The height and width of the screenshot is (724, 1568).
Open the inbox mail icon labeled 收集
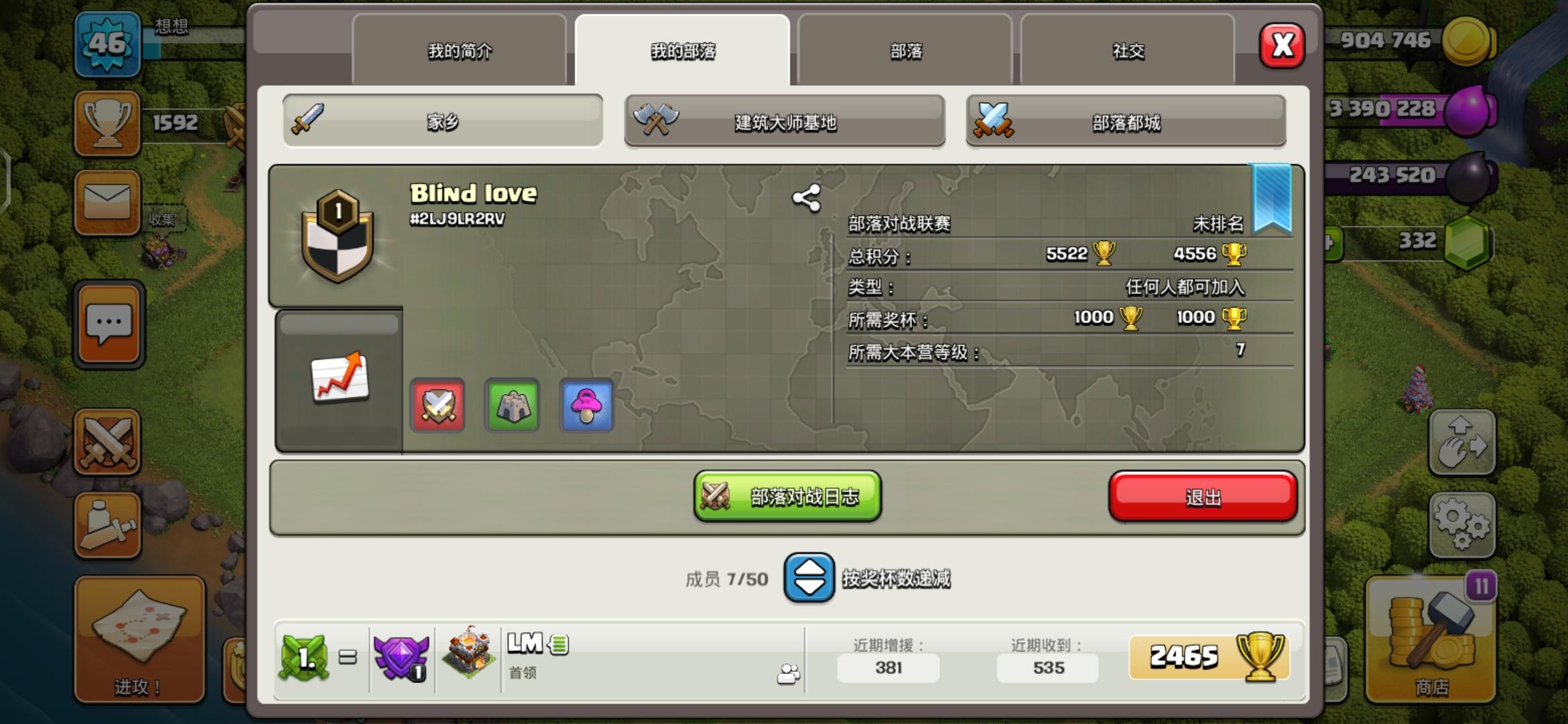(109, 201)
